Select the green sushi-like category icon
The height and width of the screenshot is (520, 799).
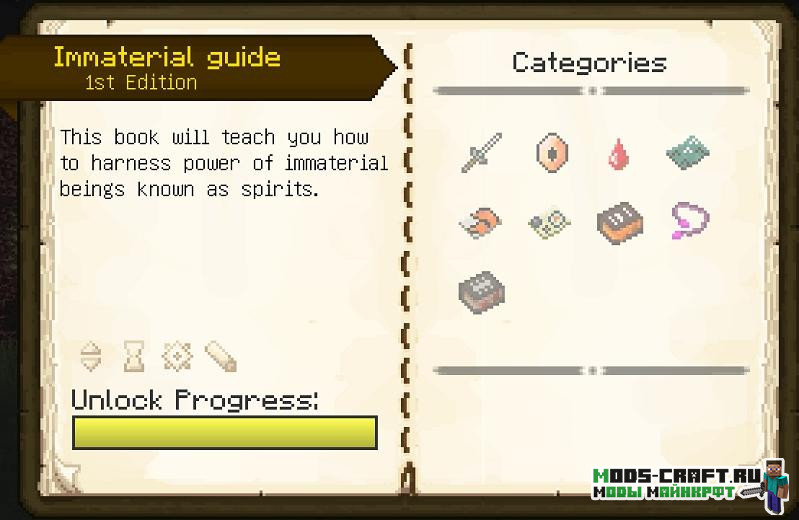[x=549, y=222]
